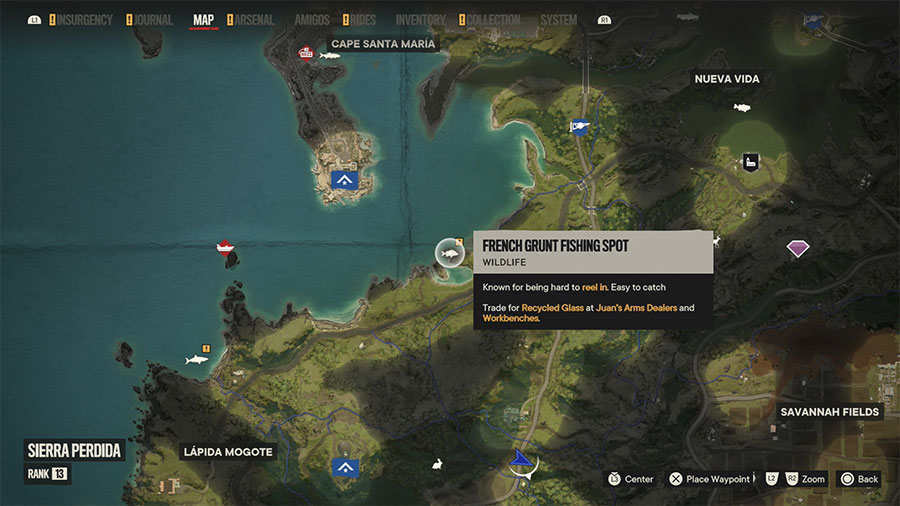Open the Insurgency tab
The height and width of the screenshot is (506, 900).
pyautogui.click(x=84, y=20)
